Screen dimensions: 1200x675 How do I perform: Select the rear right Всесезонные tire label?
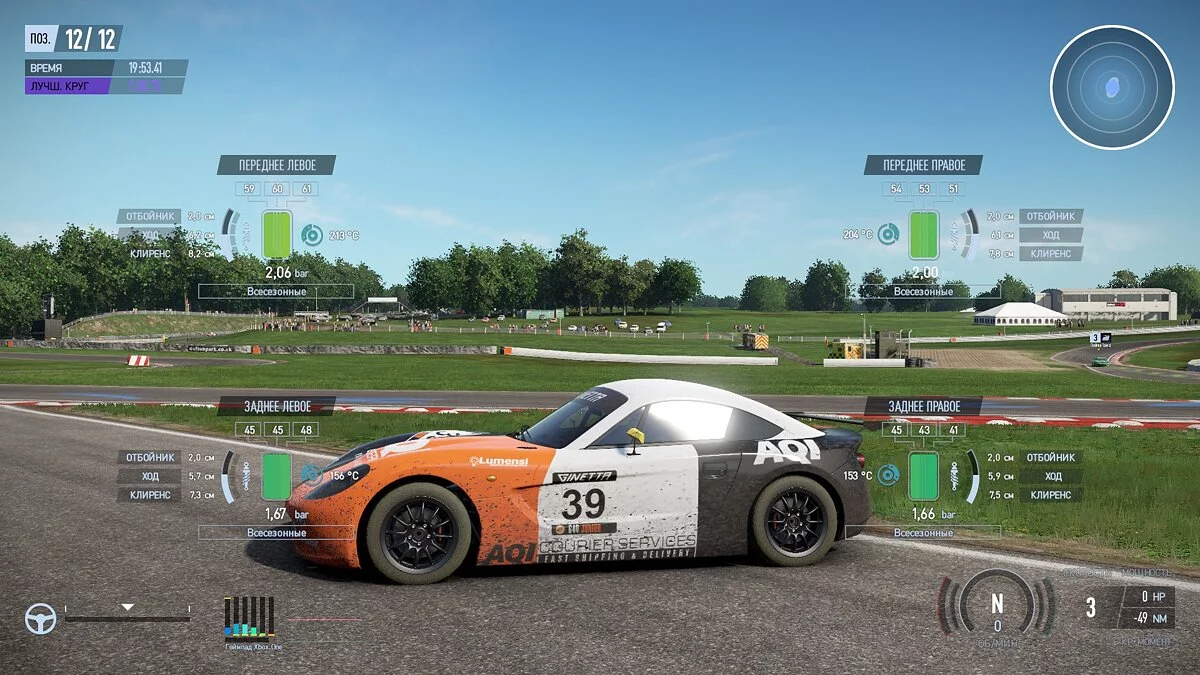pyautogui.click(x=923, y=533)
